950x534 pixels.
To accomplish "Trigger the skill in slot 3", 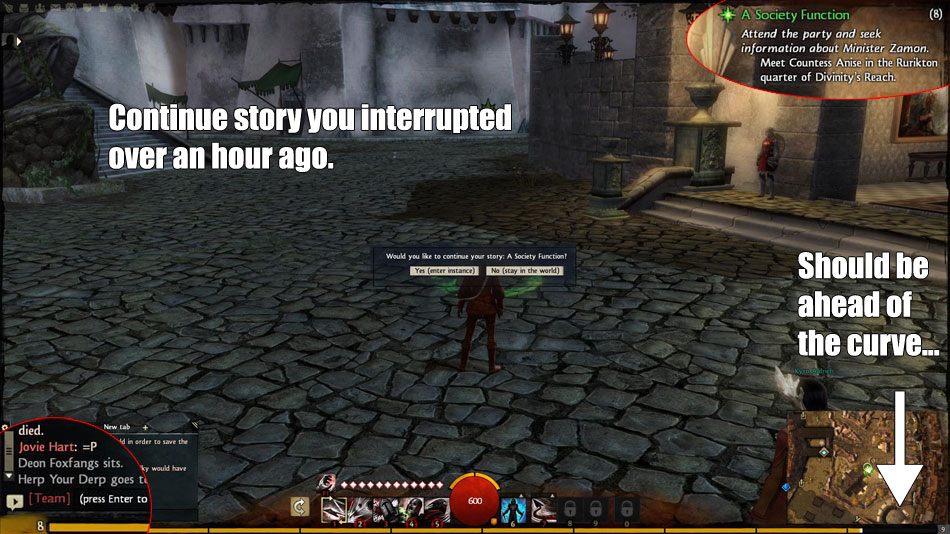I will [387, 508].
